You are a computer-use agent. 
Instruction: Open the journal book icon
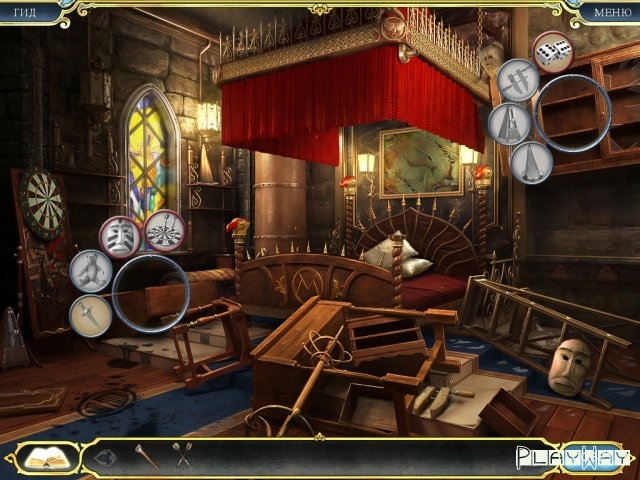tap(45, 458)
